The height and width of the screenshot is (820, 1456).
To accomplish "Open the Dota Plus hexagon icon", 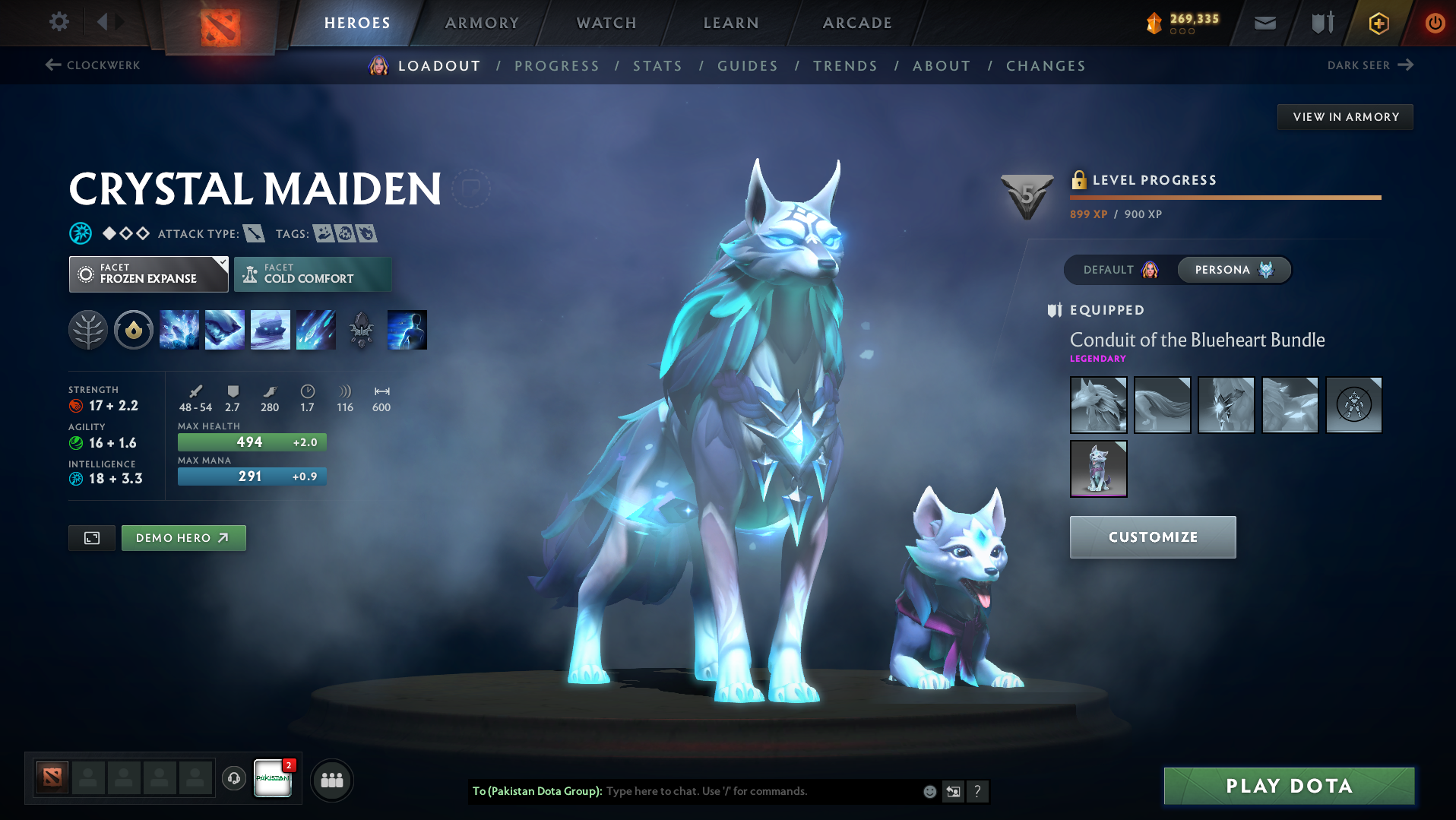I will (1378, 22).
